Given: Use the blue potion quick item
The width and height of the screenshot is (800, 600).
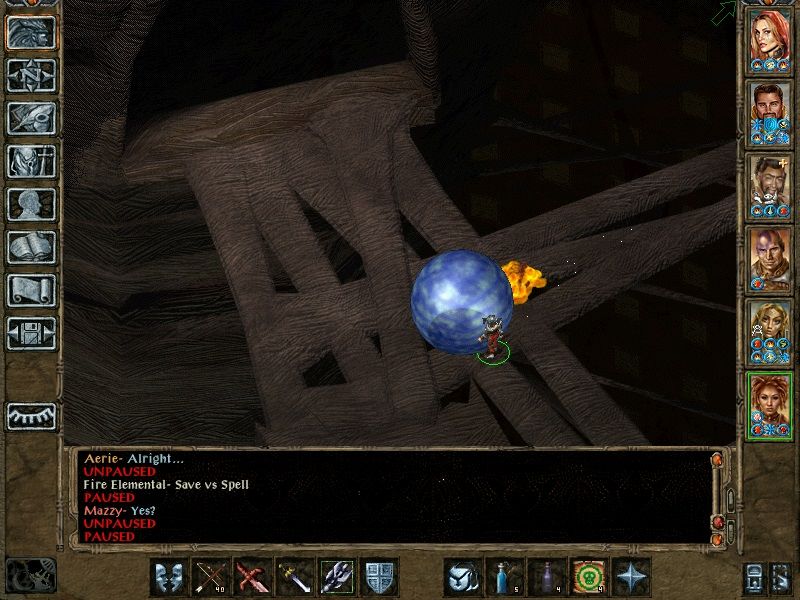Looking at the screenshot, I should [x=504, y=578].
